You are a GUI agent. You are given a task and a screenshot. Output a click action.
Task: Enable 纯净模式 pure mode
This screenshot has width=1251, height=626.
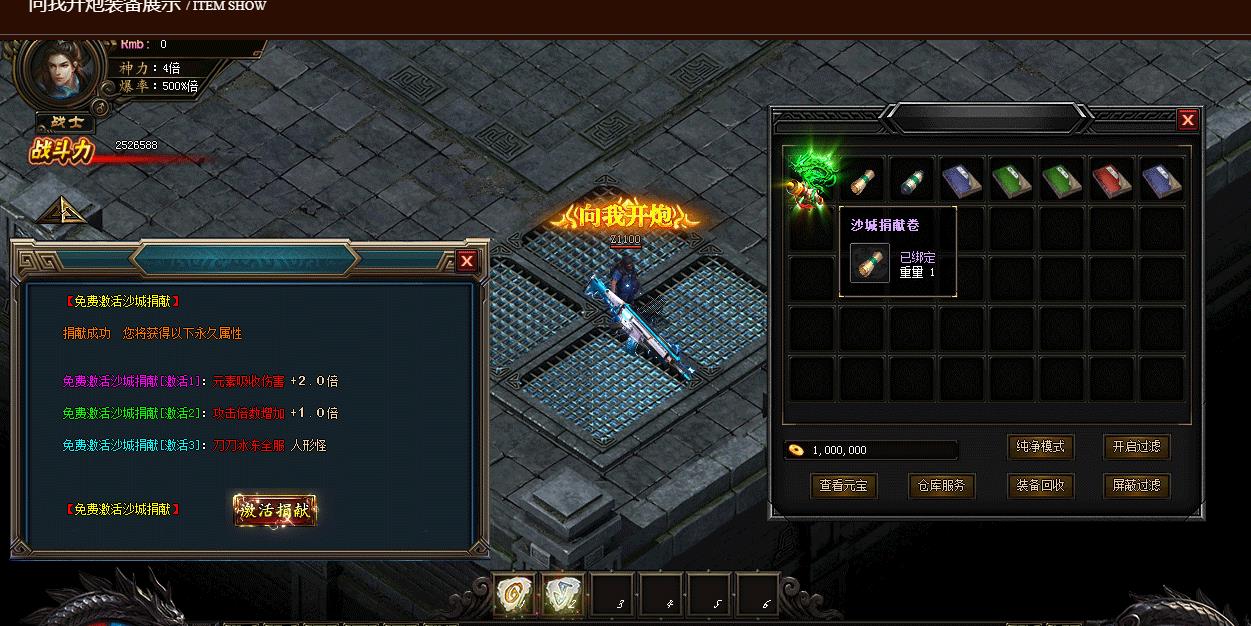click(1040, 447)
